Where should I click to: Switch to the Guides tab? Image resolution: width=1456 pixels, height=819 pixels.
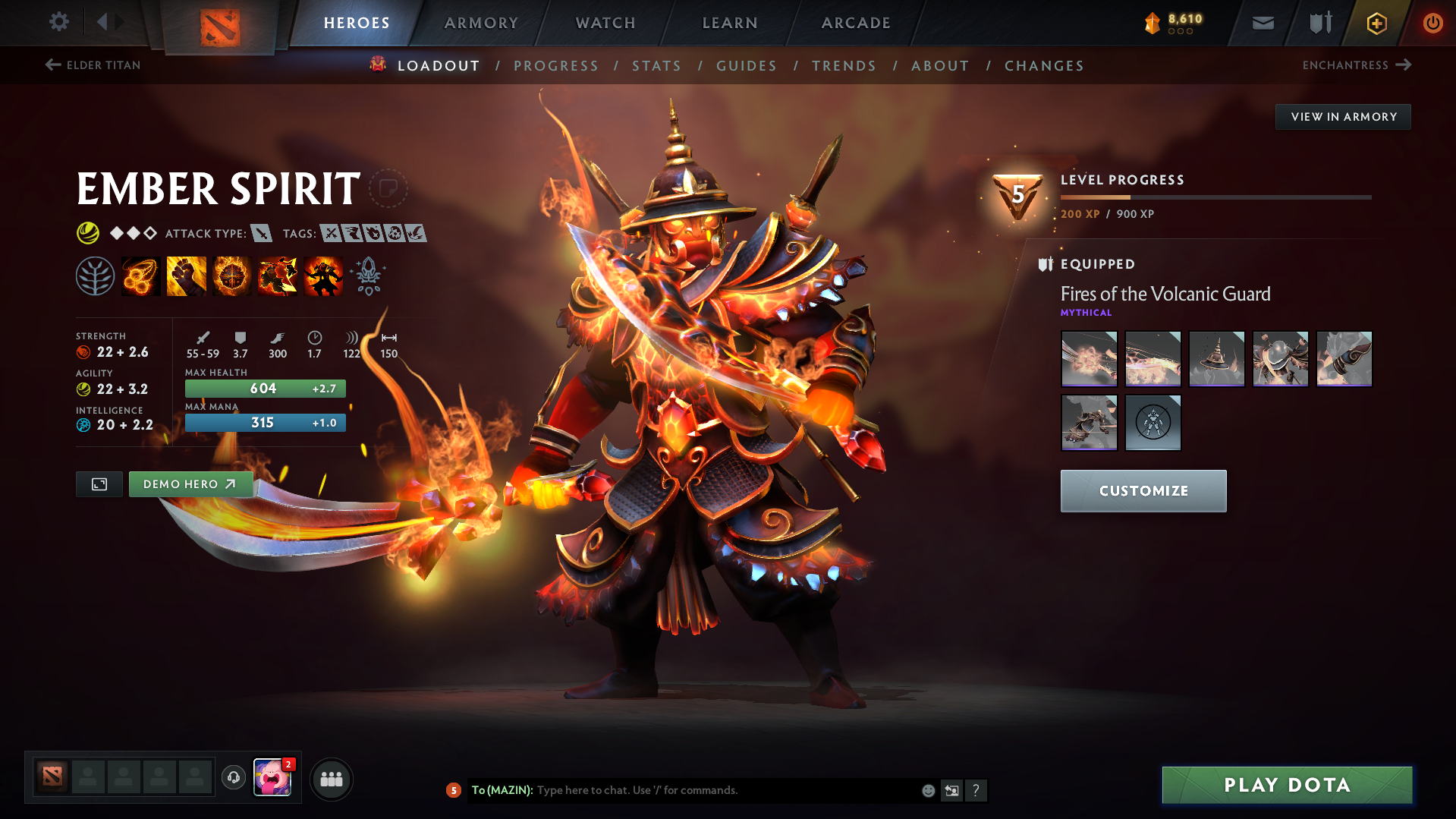pyautogui.click(x=746, y=65)
